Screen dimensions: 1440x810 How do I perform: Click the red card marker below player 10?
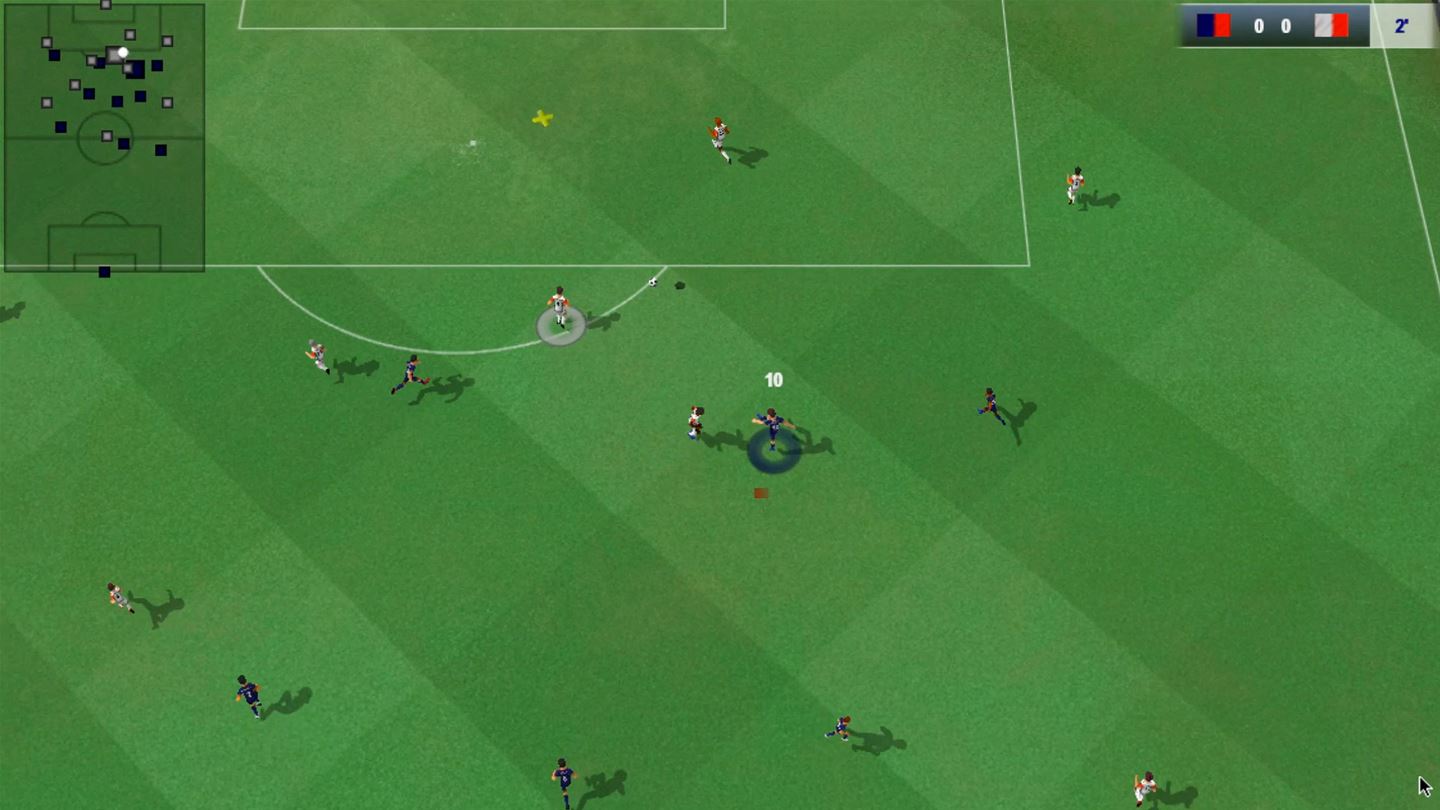pyautogui.click(x=759, y=493)
